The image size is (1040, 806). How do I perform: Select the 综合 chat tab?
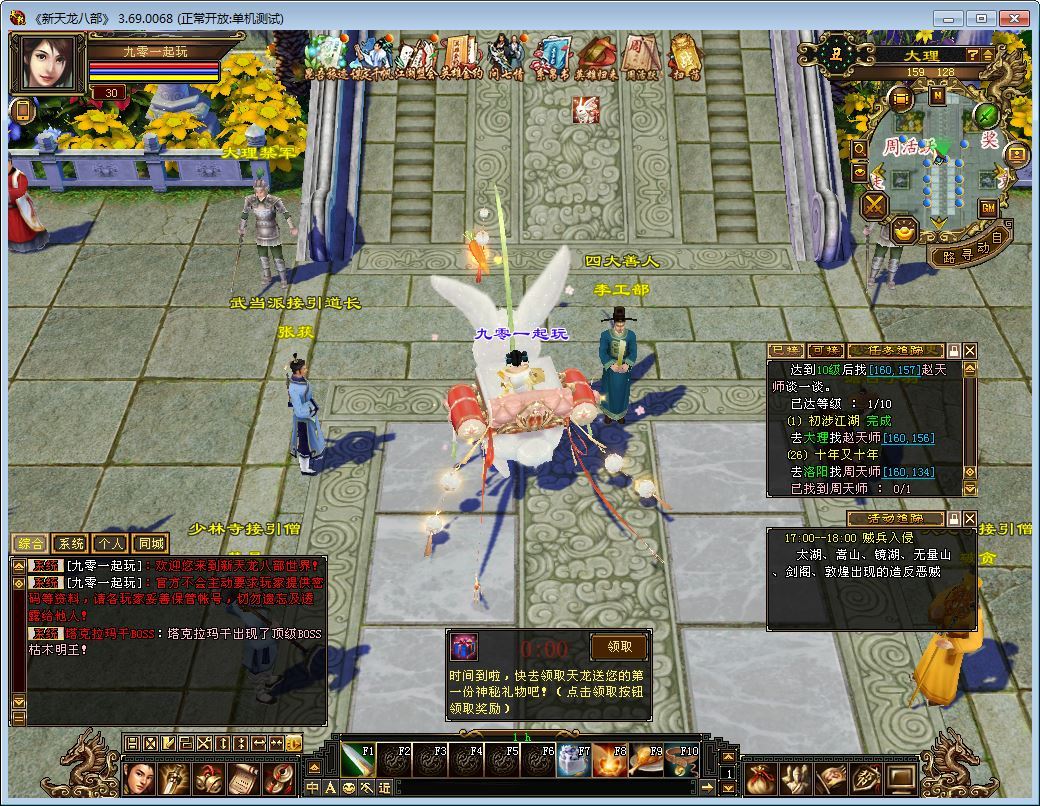pyautogui.click(x=30, y=544)
